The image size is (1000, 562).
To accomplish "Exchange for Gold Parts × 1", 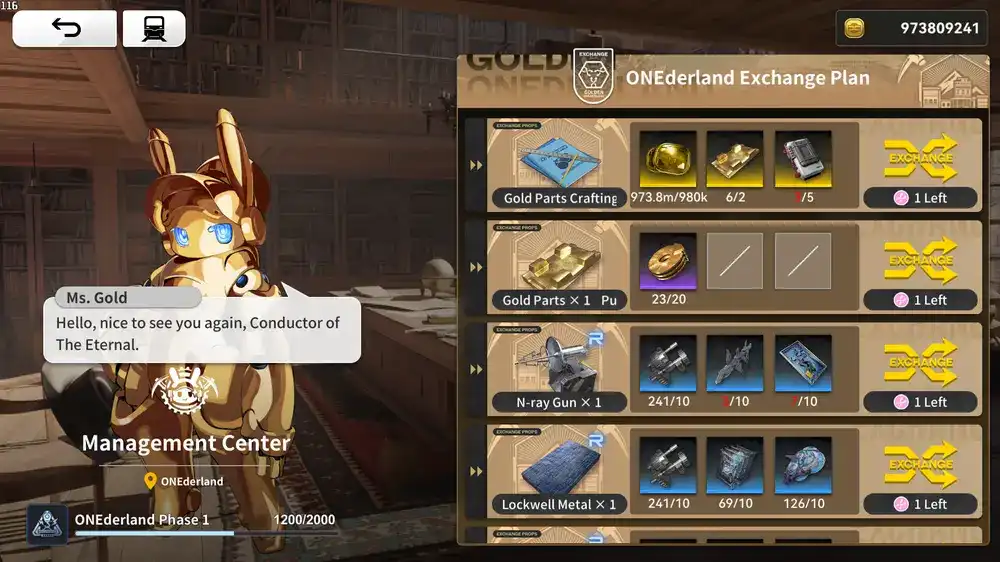I will point(920,259).
